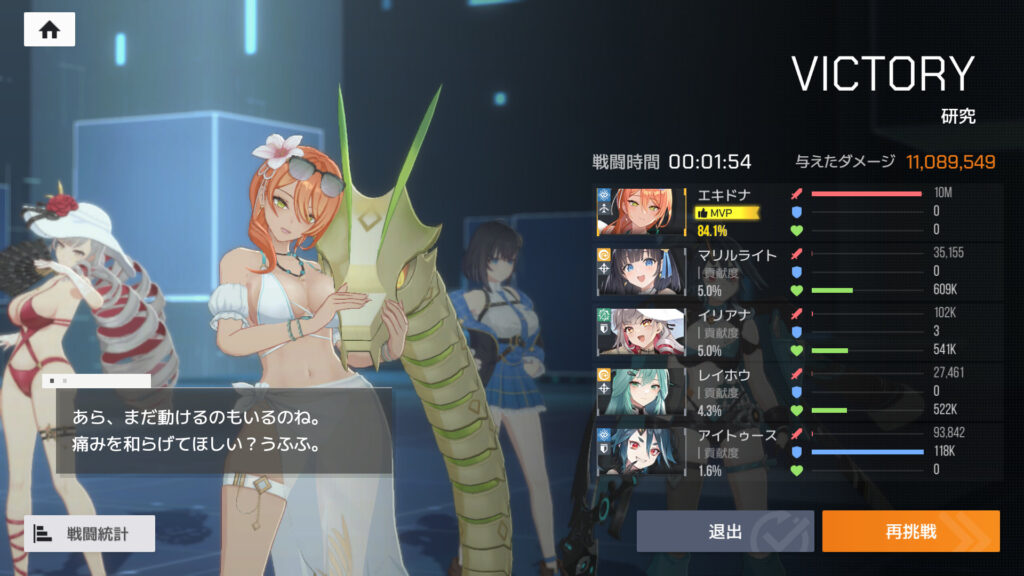The height and width of the screenshot is (576, 1024).
Task: Retry the battle with 再挑戦
Action: click(x=910, y=531)
